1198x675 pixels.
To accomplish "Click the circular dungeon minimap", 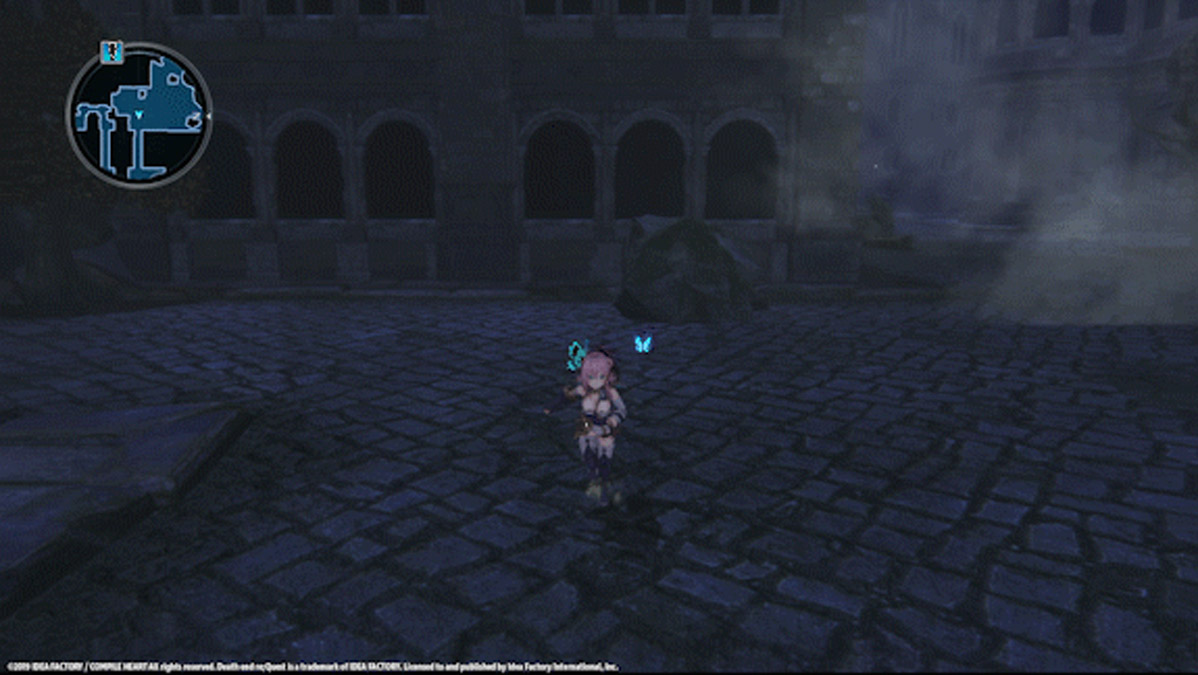I will [x=138, y=115].
